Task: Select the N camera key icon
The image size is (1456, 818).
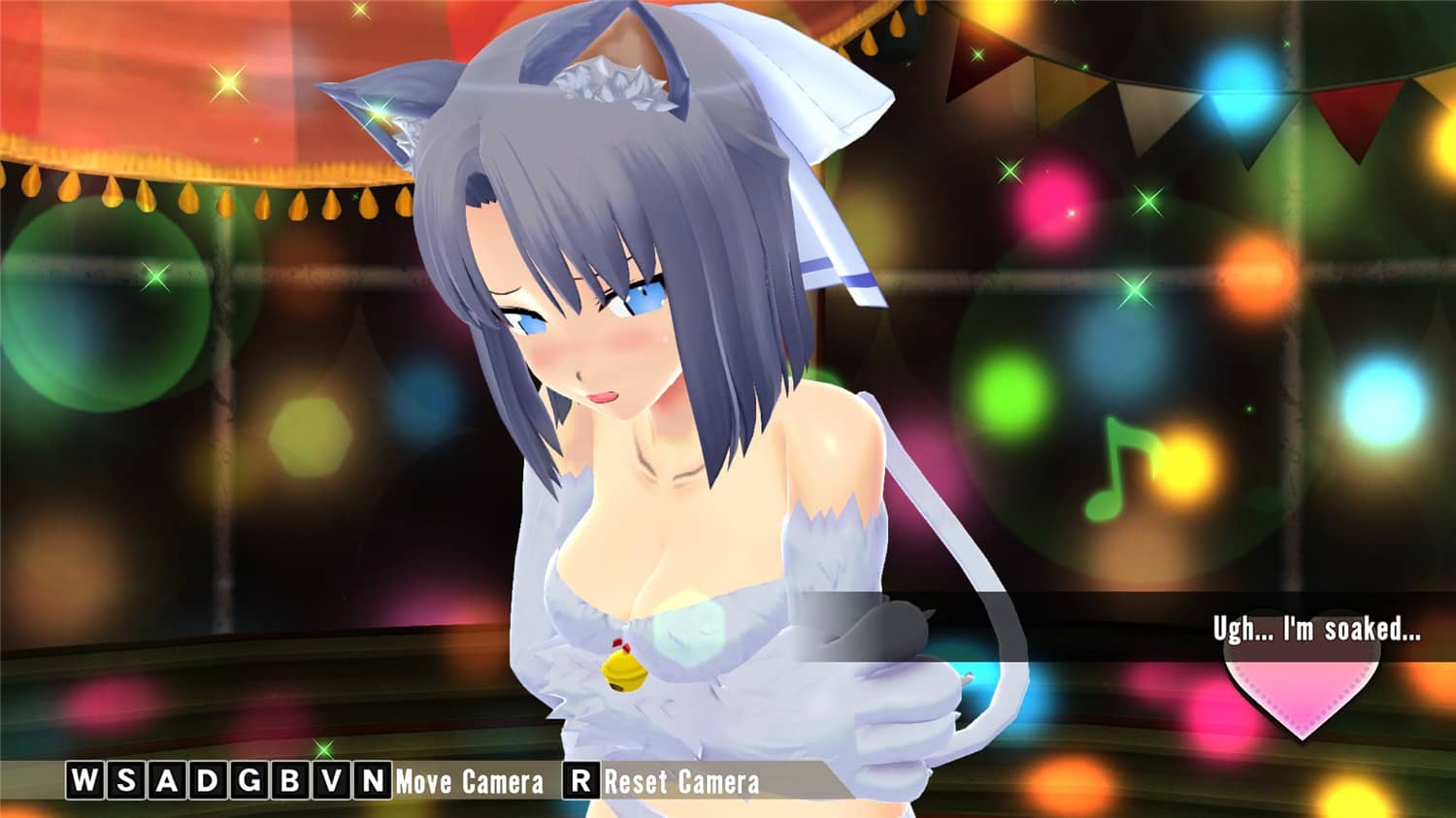Action: (x=371, y=779)
